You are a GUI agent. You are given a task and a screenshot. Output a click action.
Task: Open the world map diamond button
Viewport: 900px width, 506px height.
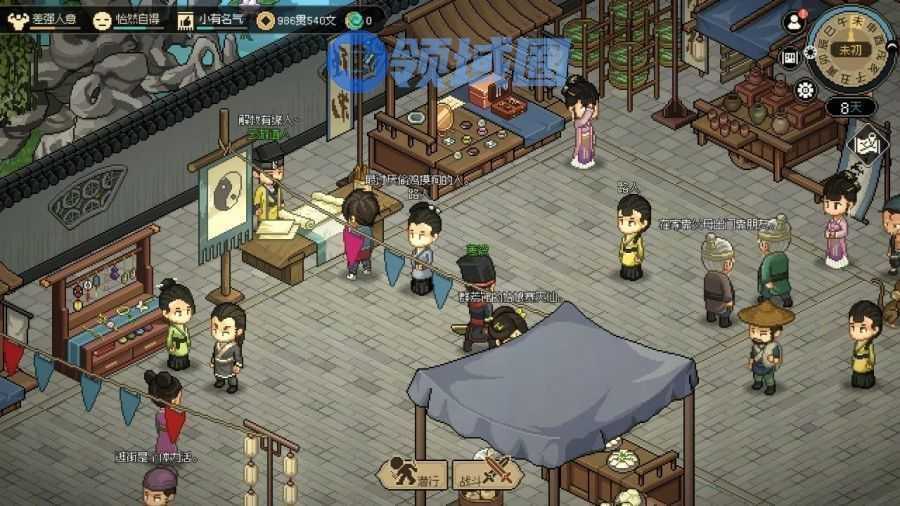(868, 144)
